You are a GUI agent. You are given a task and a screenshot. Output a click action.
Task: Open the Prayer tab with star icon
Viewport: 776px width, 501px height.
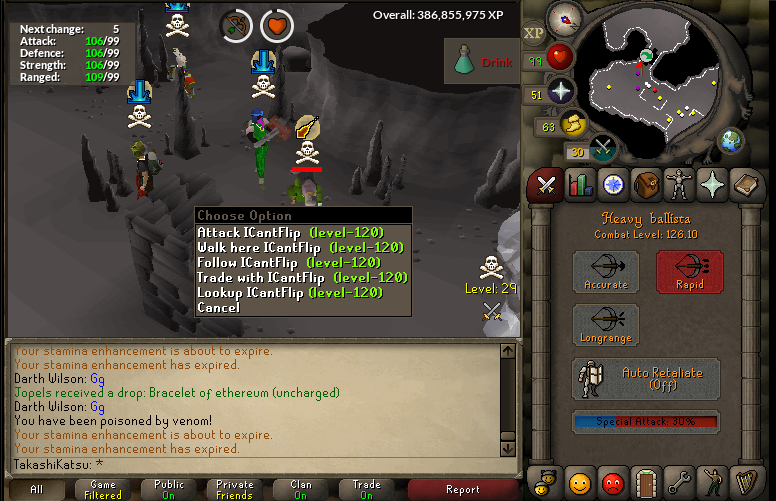(713, 184)
